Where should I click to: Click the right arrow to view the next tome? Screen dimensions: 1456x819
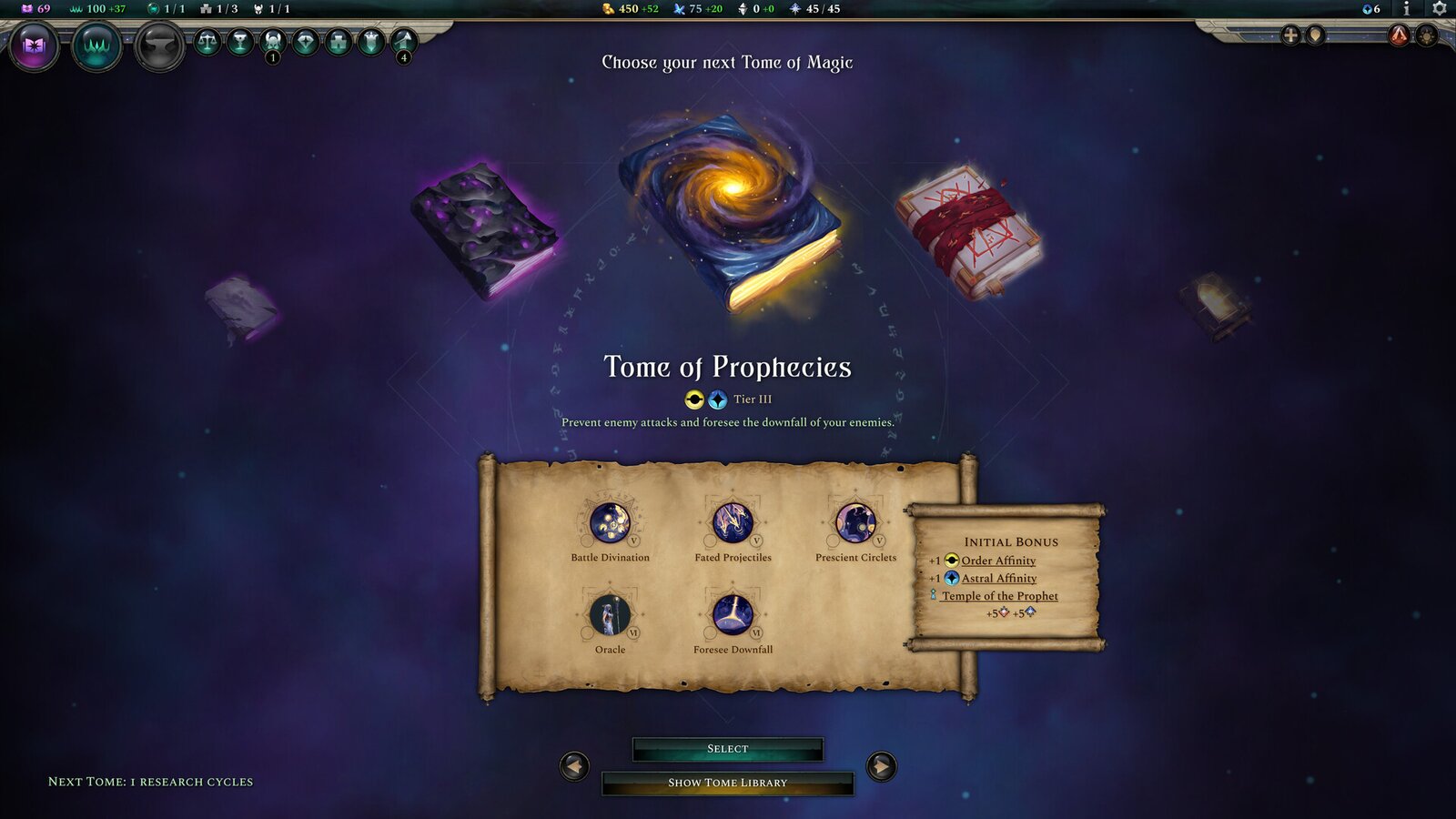[879, 765]
